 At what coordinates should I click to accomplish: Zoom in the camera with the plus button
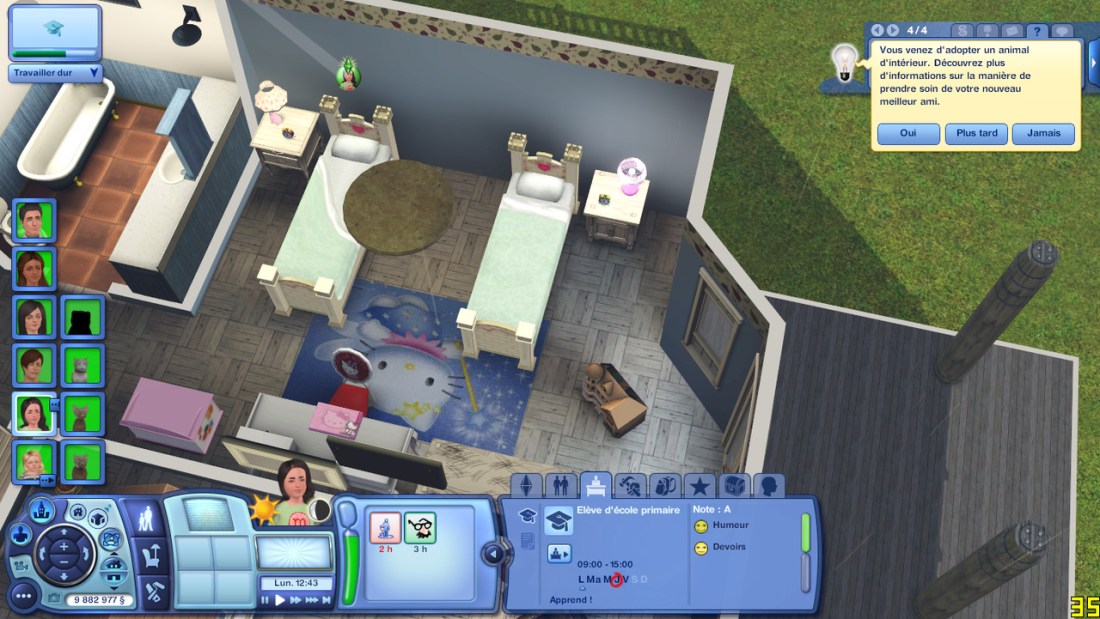click(x=63, y=547)
